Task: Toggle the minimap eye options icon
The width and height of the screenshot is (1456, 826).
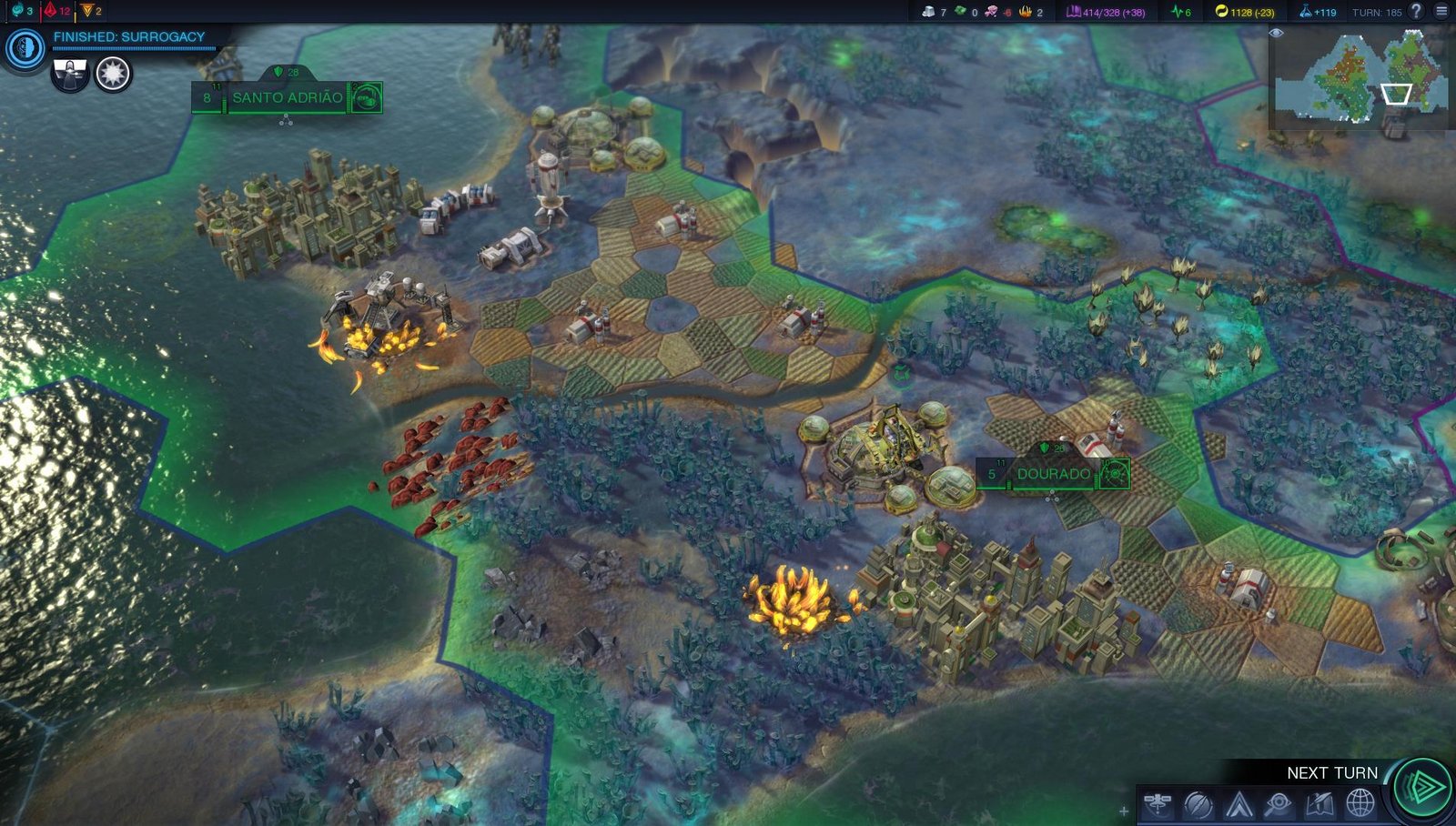Action: coord(1276,33)
